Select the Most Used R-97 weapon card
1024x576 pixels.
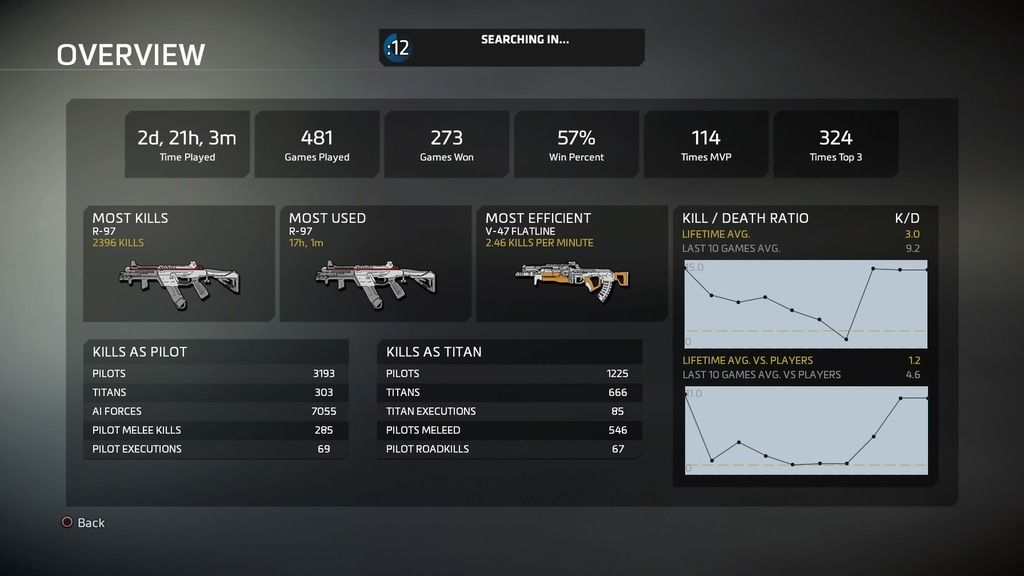point(375,264)
